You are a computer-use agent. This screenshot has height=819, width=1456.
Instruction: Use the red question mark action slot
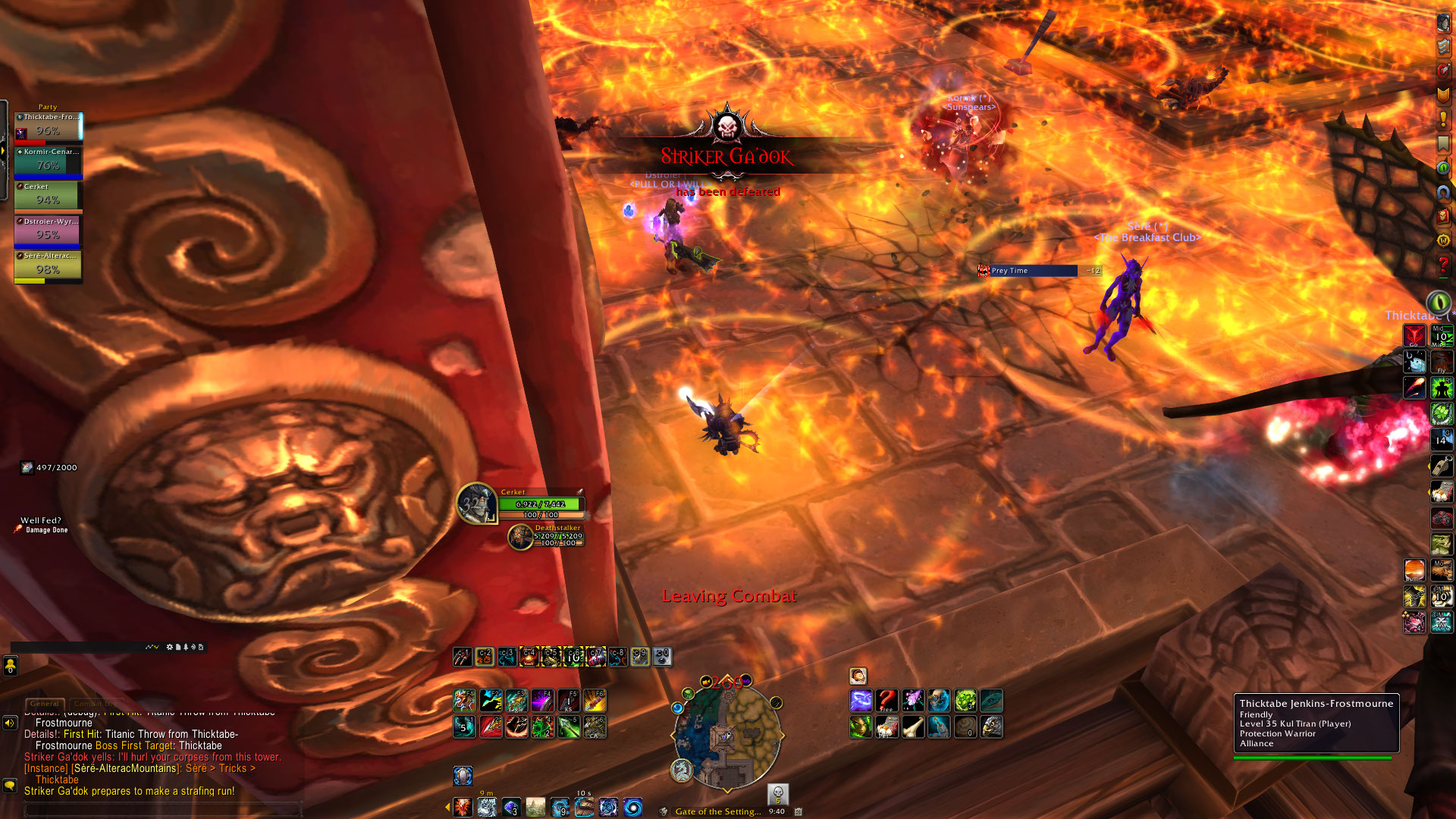tap(886, 701)
